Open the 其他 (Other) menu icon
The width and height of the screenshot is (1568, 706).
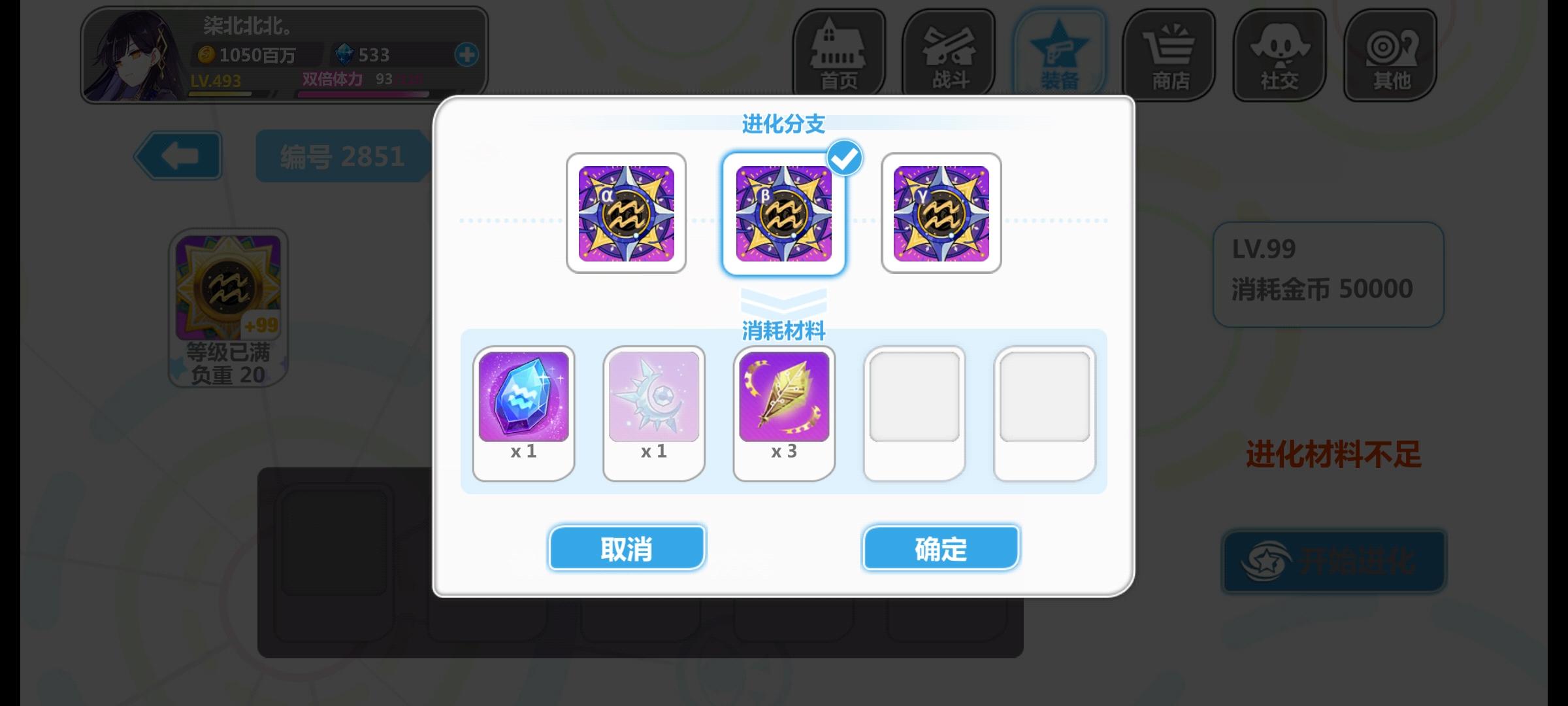coord(1389,54)
